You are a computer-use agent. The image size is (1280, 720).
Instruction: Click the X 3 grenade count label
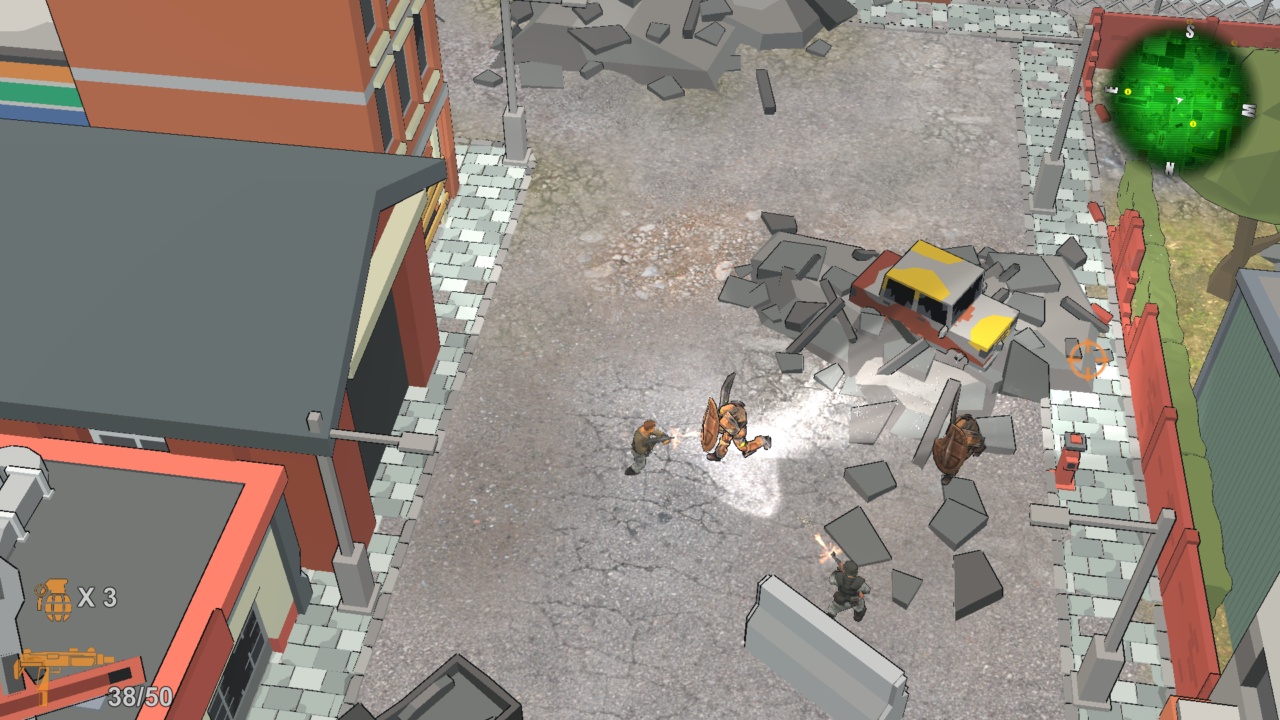point(99,599)
